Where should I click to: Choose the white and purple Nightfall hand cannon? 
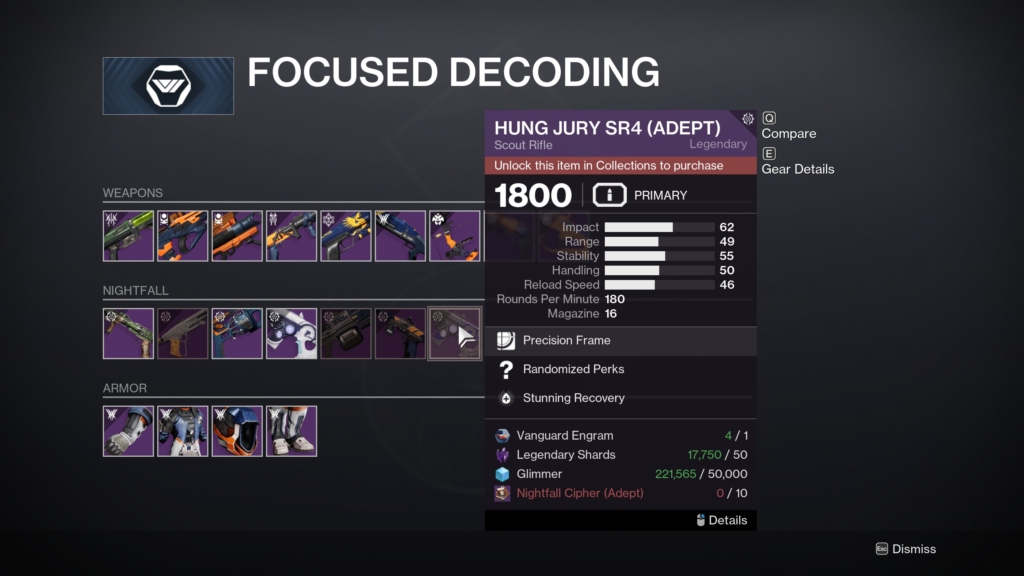[291, 333]
